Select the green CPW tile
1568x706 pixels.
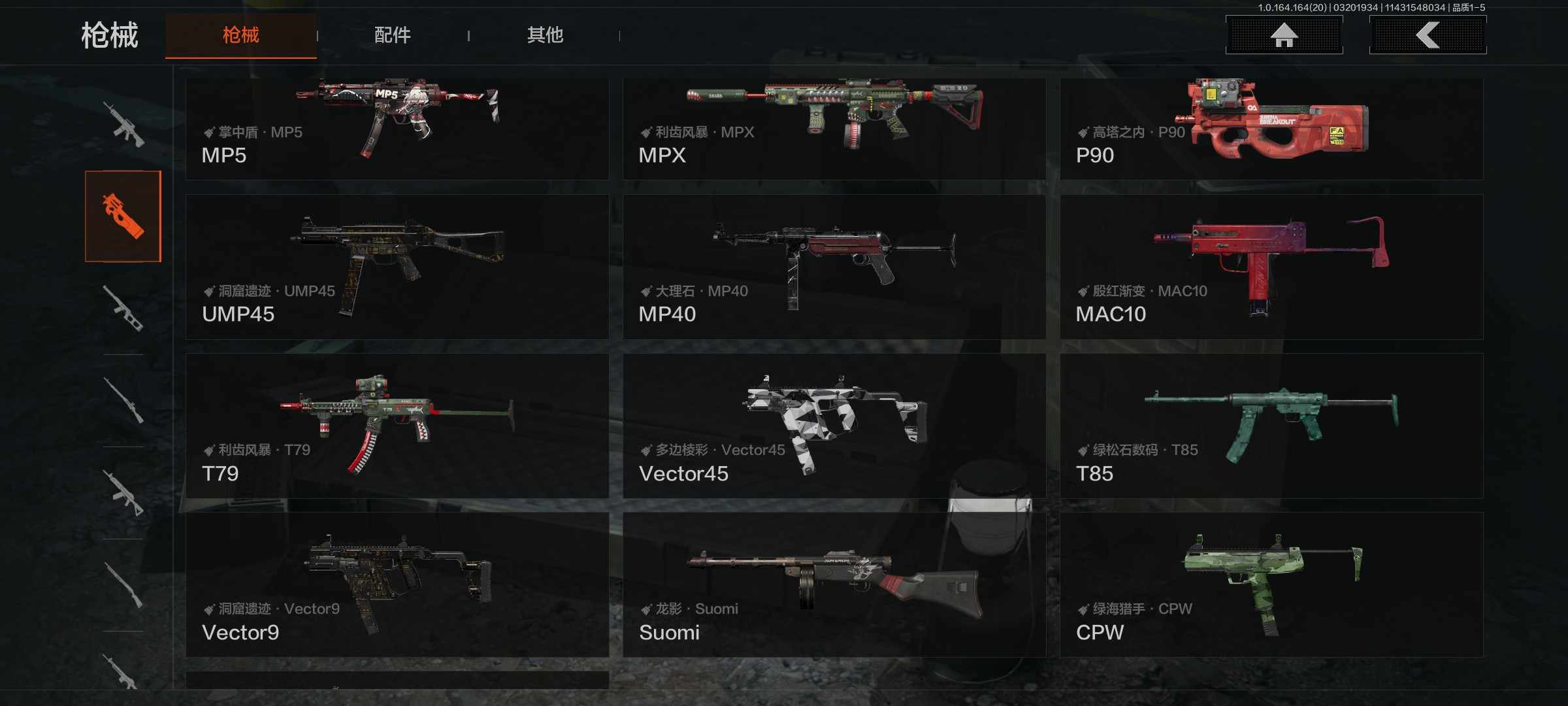pyautogui.click(x=1271, y=584)
